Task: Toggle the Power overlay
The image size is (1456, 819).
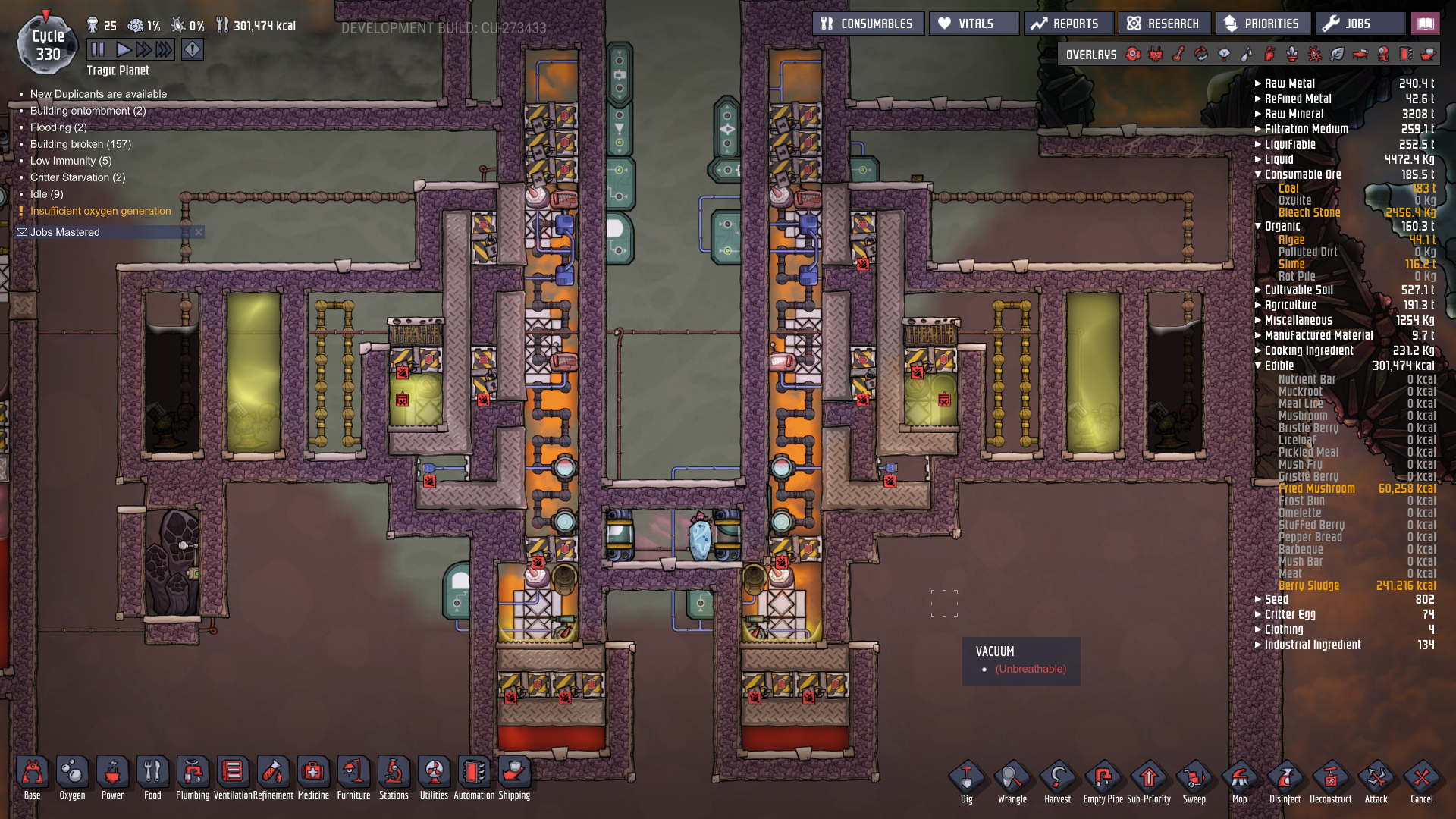Action: click(1156, 54)
